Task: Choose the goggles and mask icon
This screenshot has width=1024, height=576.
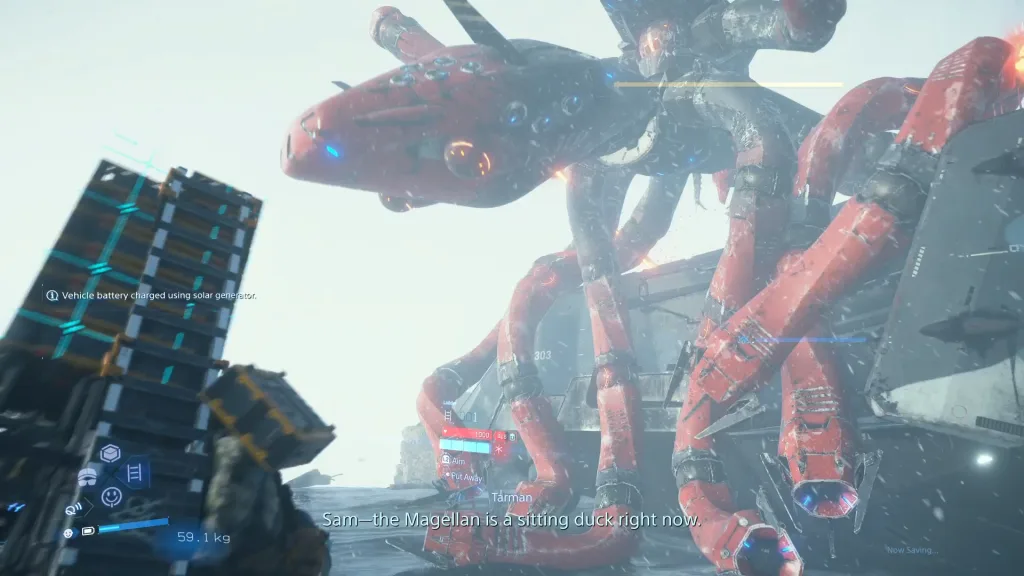Action: (x=88, y=476)
